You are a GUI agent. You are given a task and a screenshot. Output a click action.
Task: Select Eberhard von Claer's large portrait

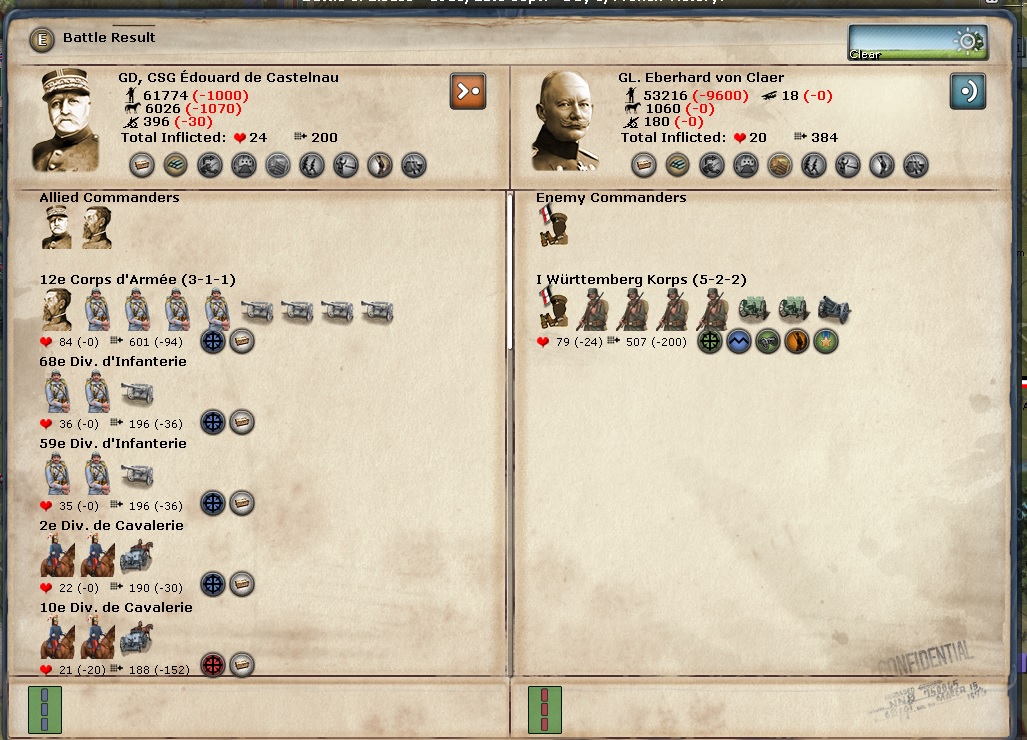(x=566, y=120)
